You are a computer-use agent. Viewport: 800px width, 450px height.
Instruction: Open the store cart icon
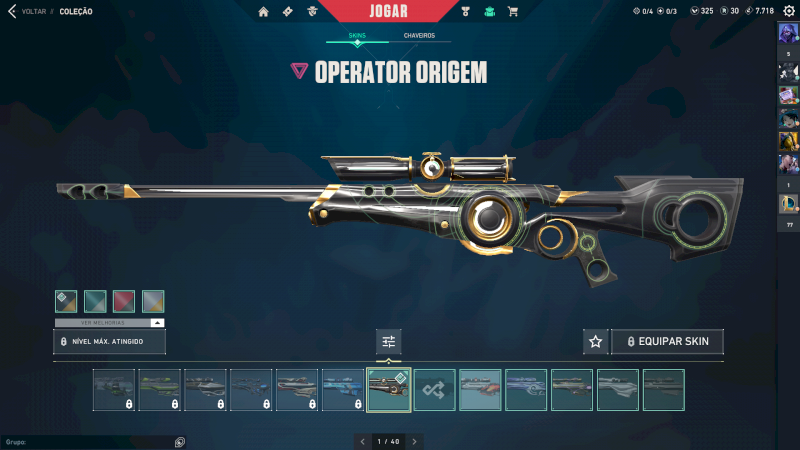[x=513, y=12]
